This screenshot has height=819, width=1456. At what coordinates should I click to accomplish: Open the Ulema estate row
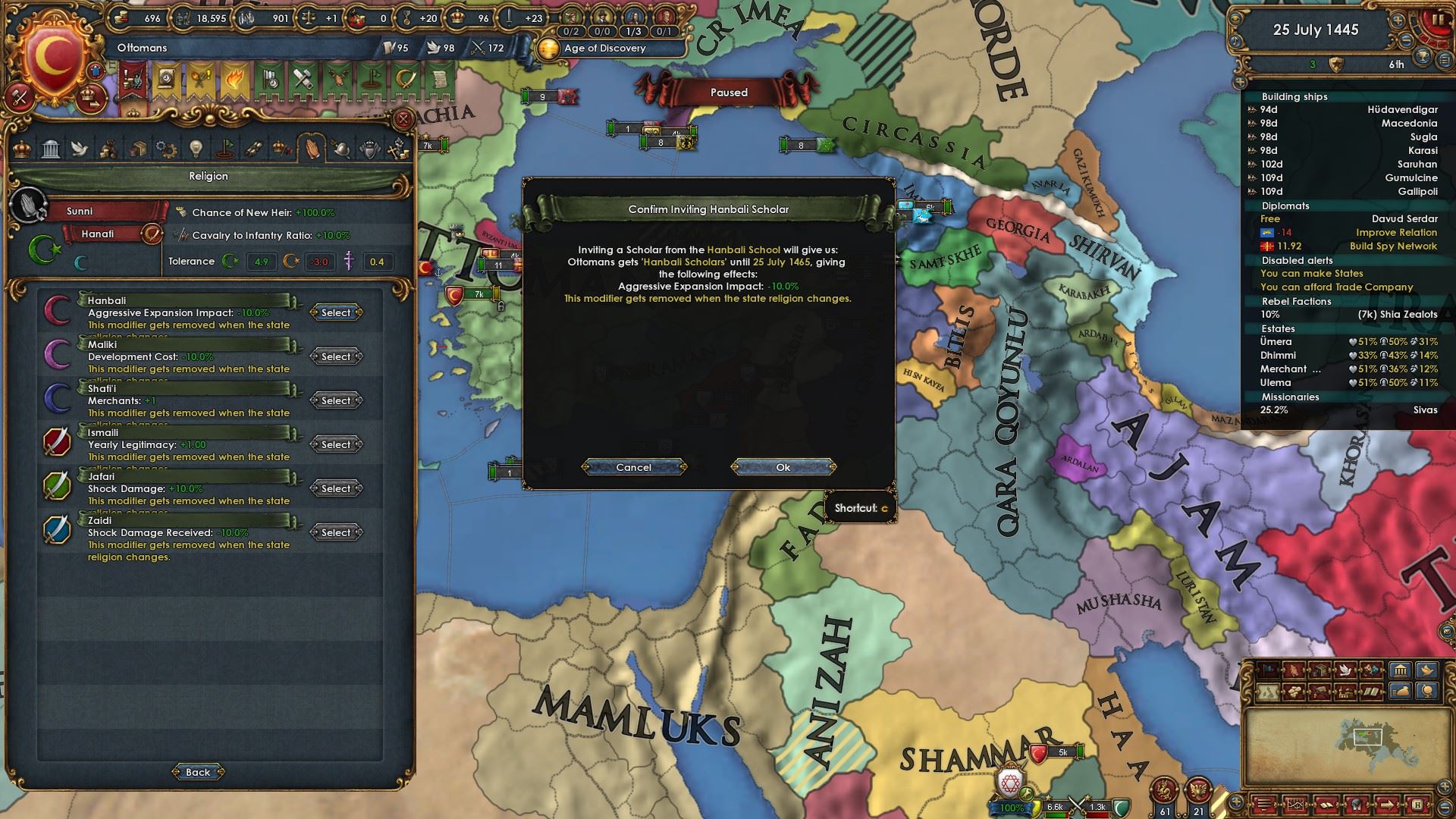[1348, 383]
